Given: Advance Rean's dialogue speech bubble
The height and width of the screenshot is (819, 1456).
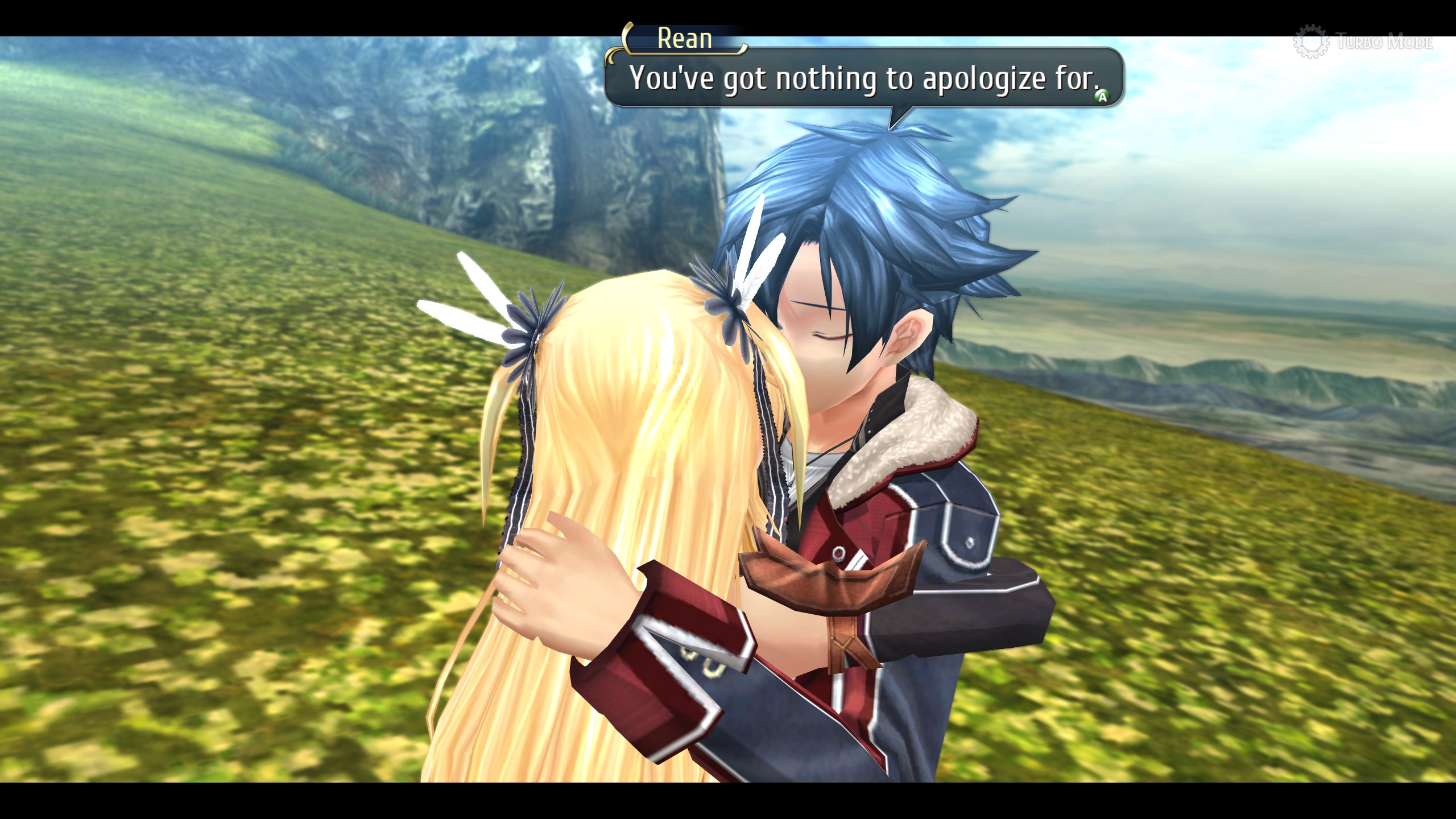Looking at the screenshot, I should tap(1102, 97).
